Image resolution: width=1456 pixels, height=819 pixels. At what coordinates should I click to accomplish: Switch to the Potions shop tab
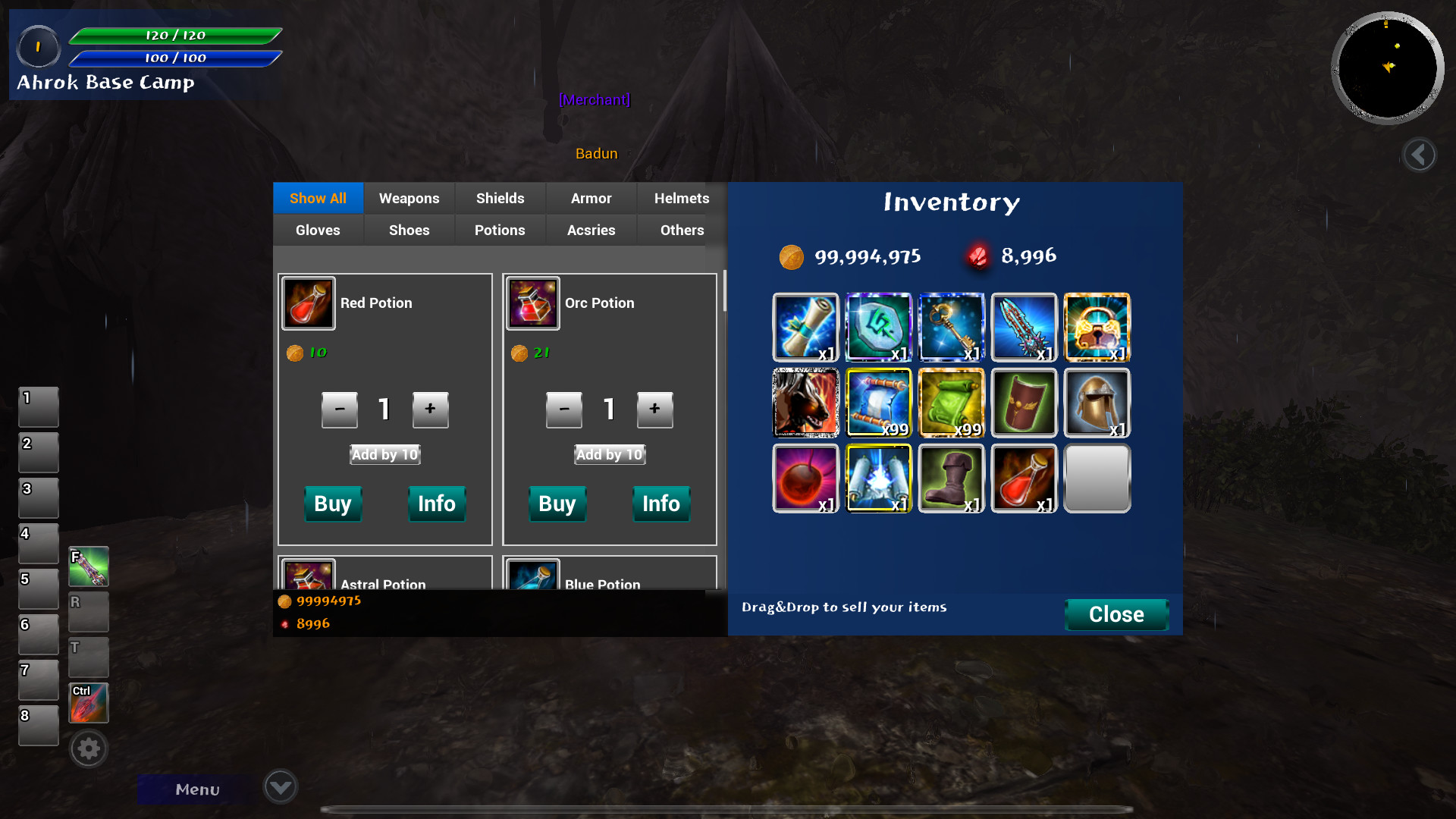pyautogui.click(x=500, y=230)
